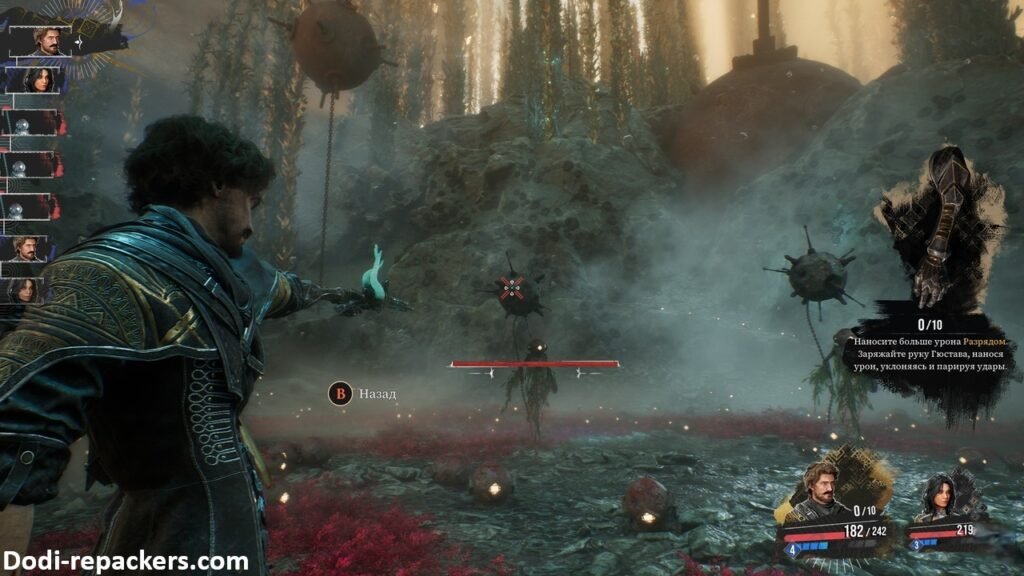Click the Назад back label

point(377,394)
